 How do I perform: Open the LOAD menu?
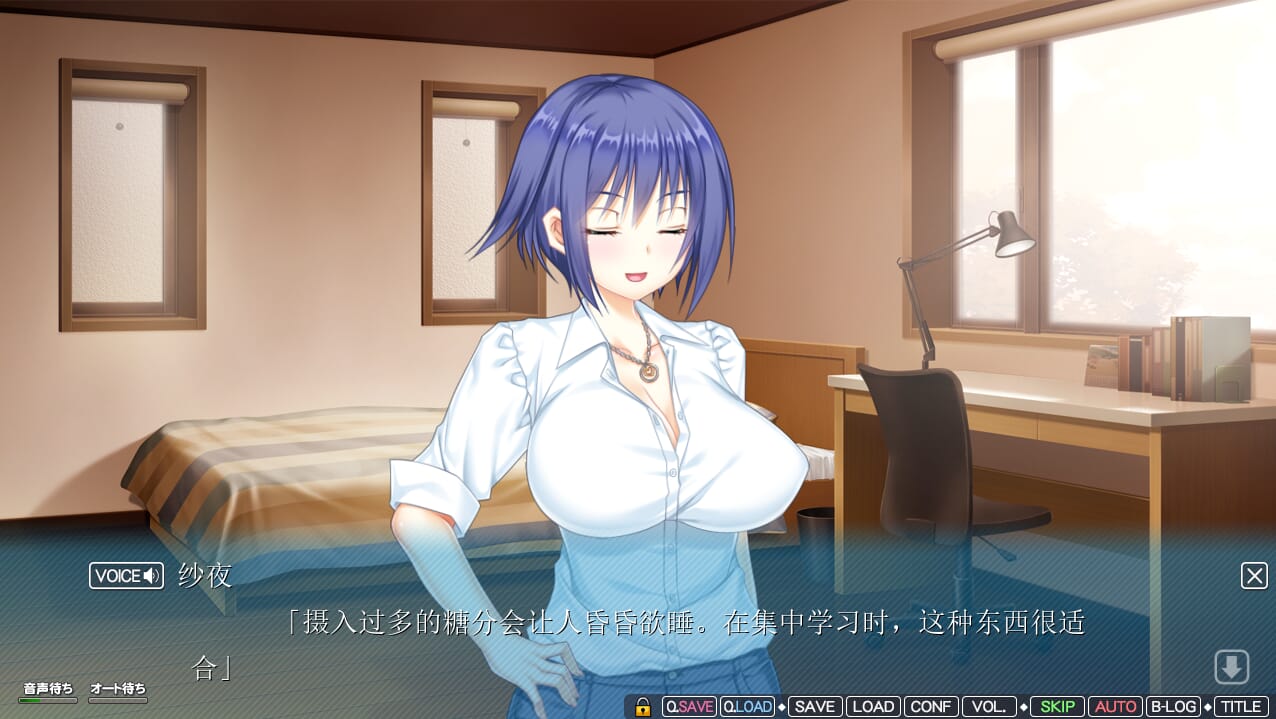tap(873, 706)
